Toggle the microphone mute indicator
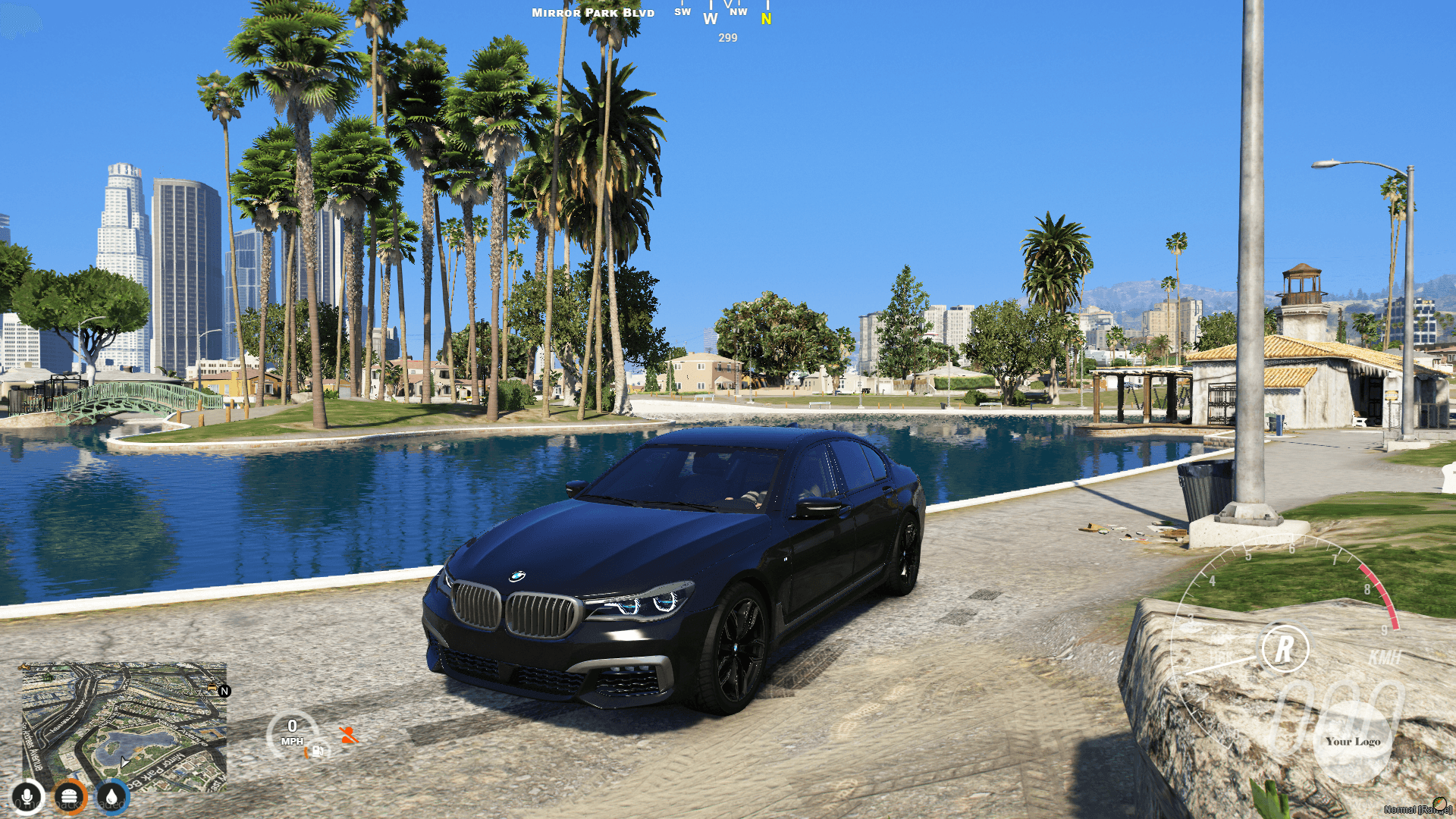This screenshot has height=819, width=1456. 28,796
